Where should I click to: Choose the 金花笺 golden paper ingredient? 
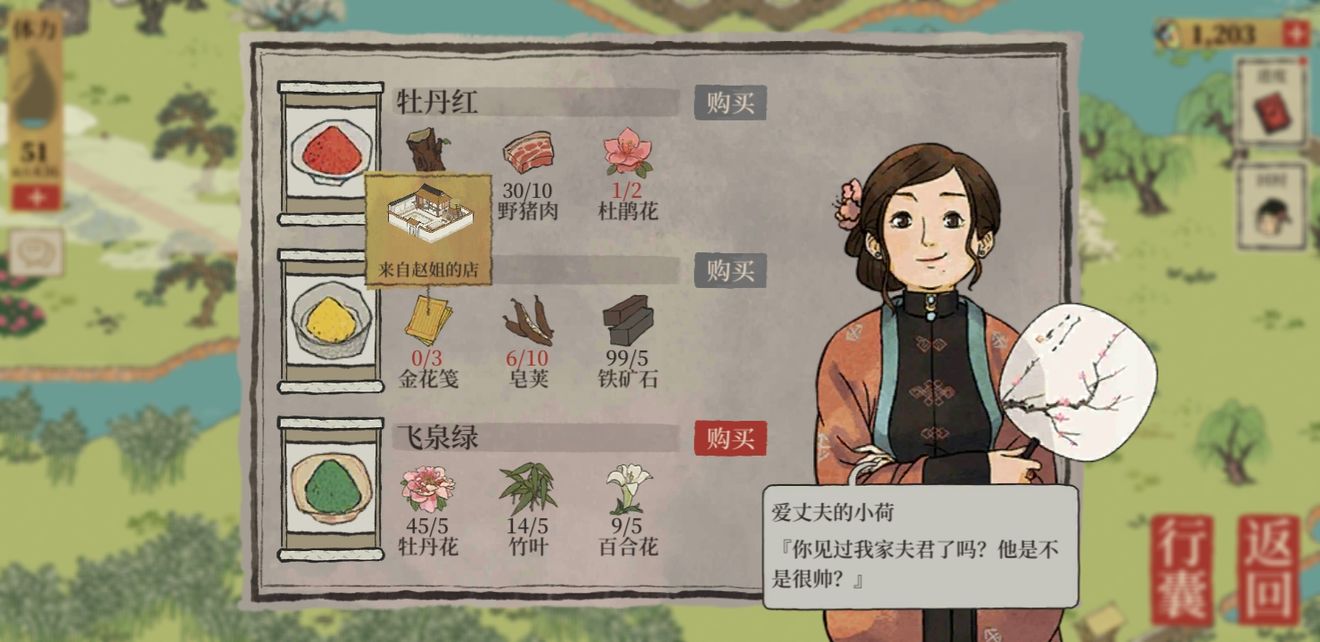point(428,322)
